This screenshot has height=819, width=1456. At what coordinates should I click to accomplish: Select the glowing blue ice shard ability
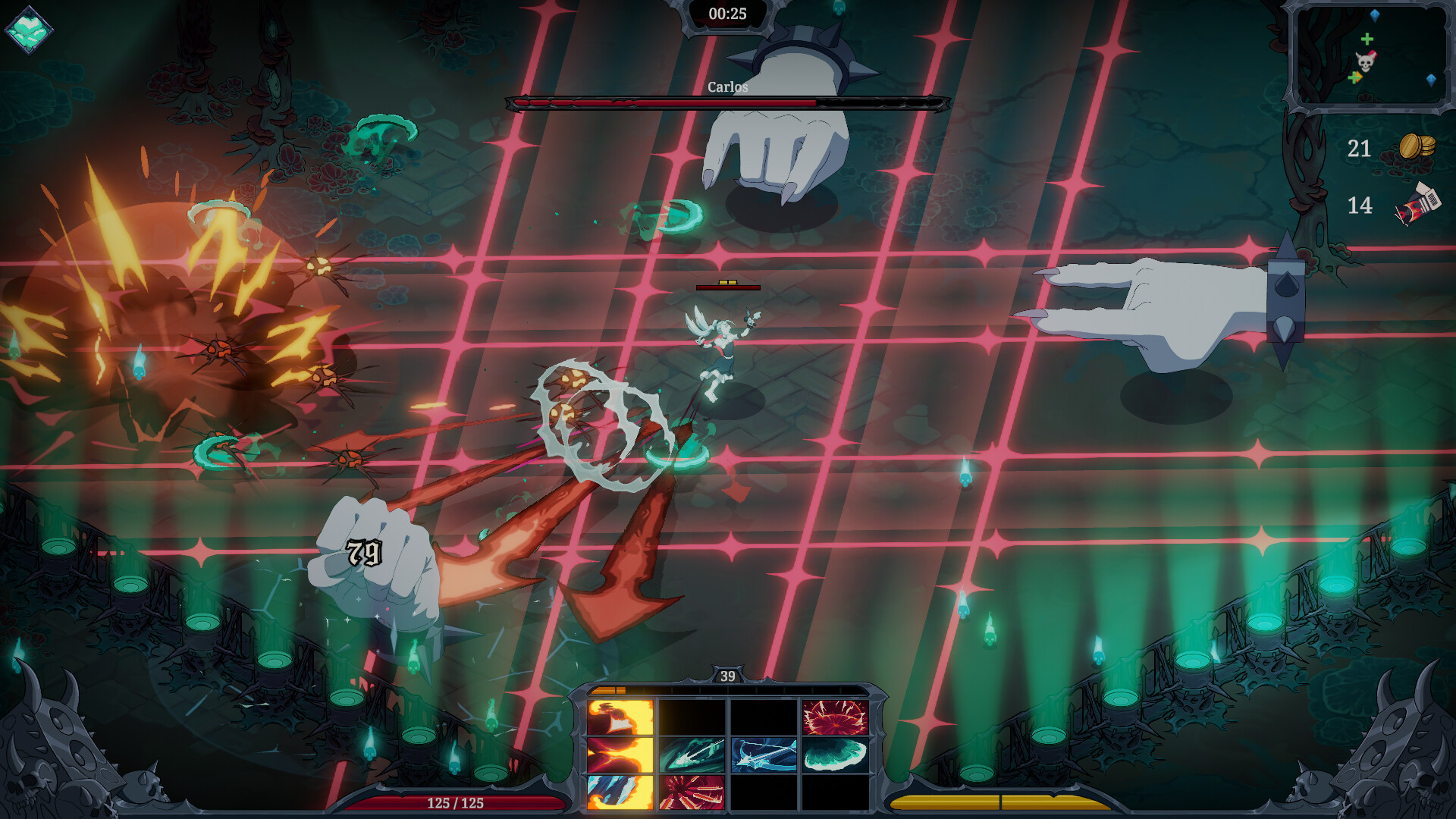pos(620,792)
